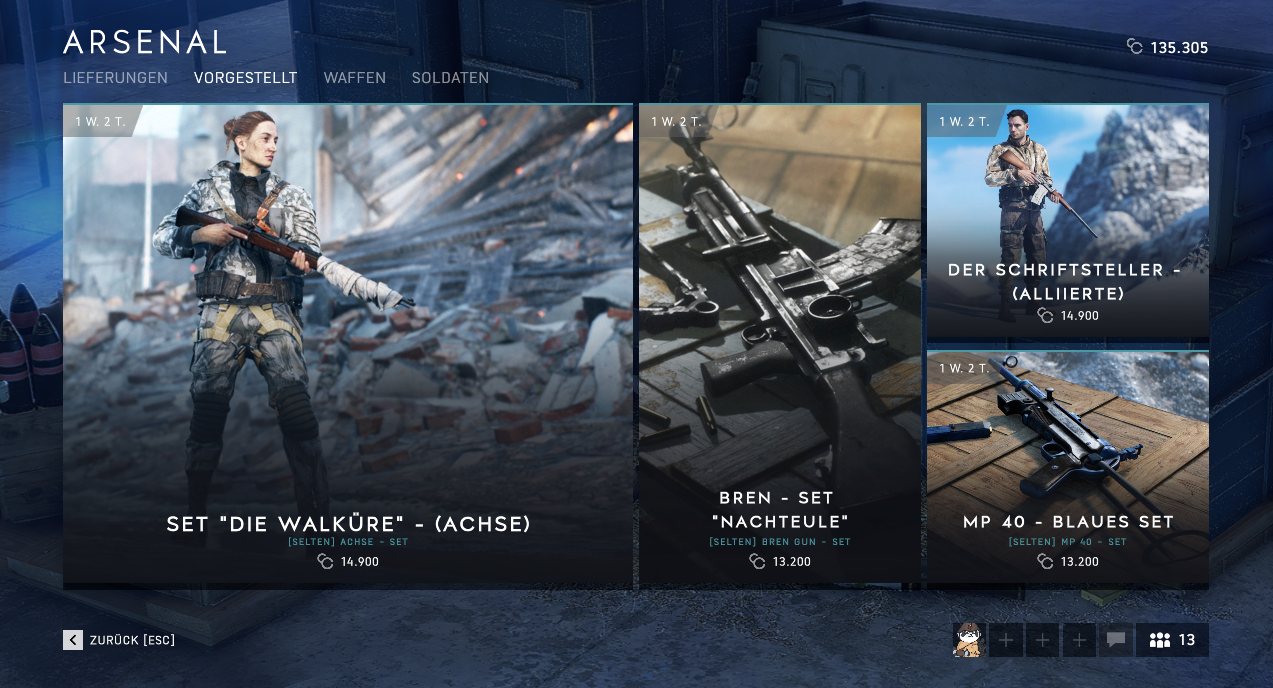The width and height of the screenshot is (1273, 688).
Task: Go back with the Zurück button
Action: click(119, 640)
